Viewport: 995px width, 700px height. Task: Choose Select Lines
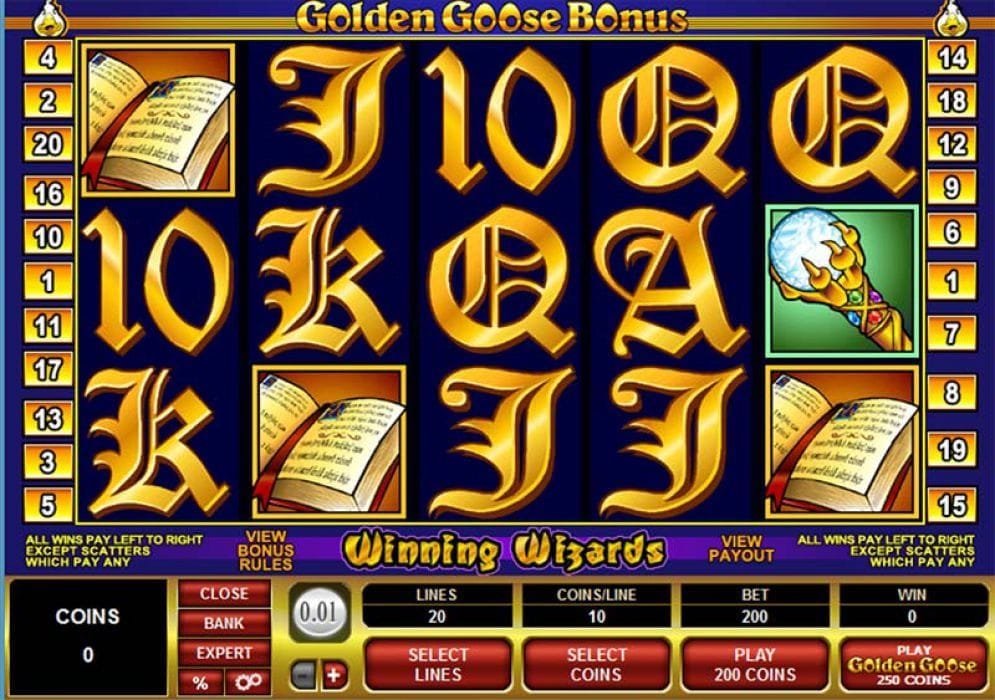coord(438,665)
